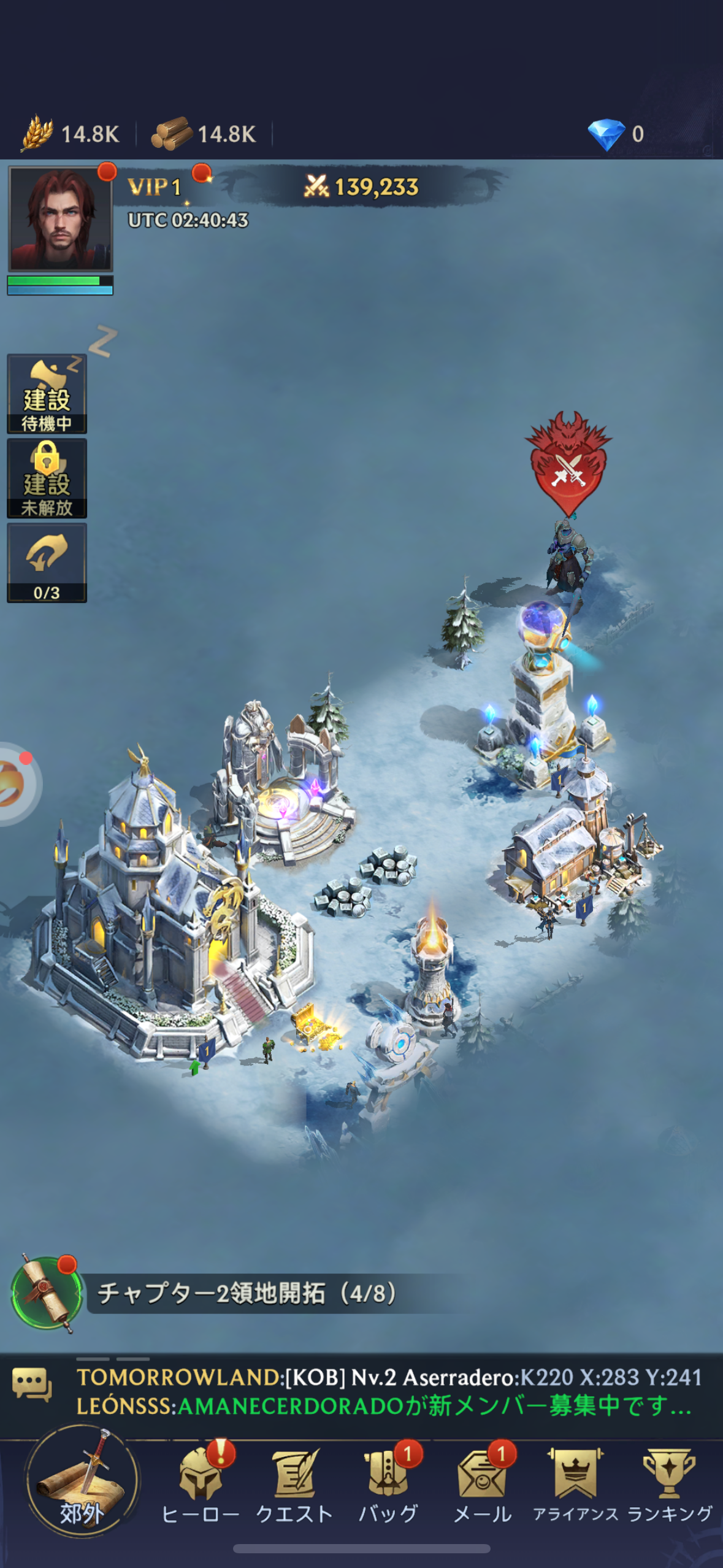
Task: Select the locked 建設 未解放 build slot
Action: 47,478
